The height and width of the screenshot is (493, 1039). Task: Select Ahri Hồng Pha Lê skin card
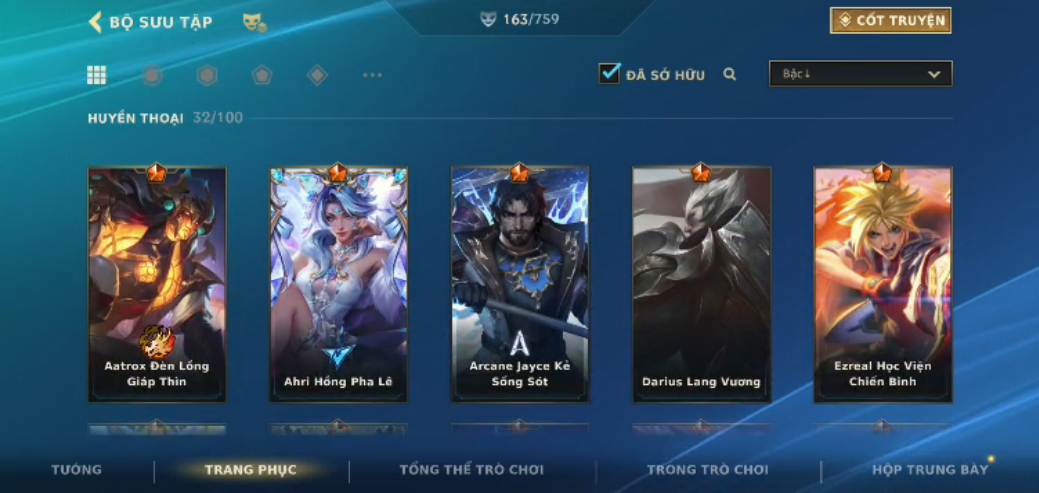(x=339, y=284)
